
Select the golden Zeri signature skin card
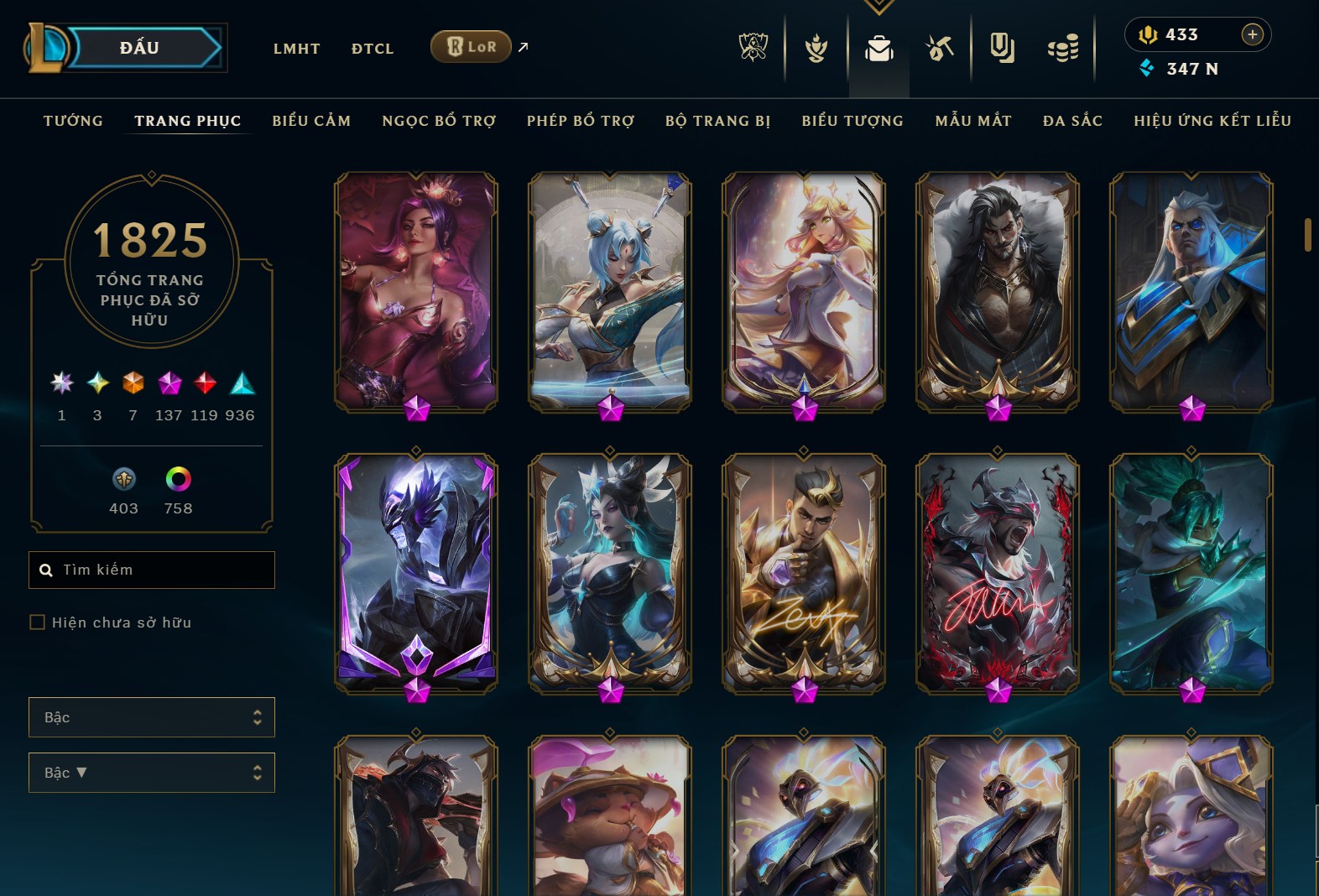click(x=804, y=573)
